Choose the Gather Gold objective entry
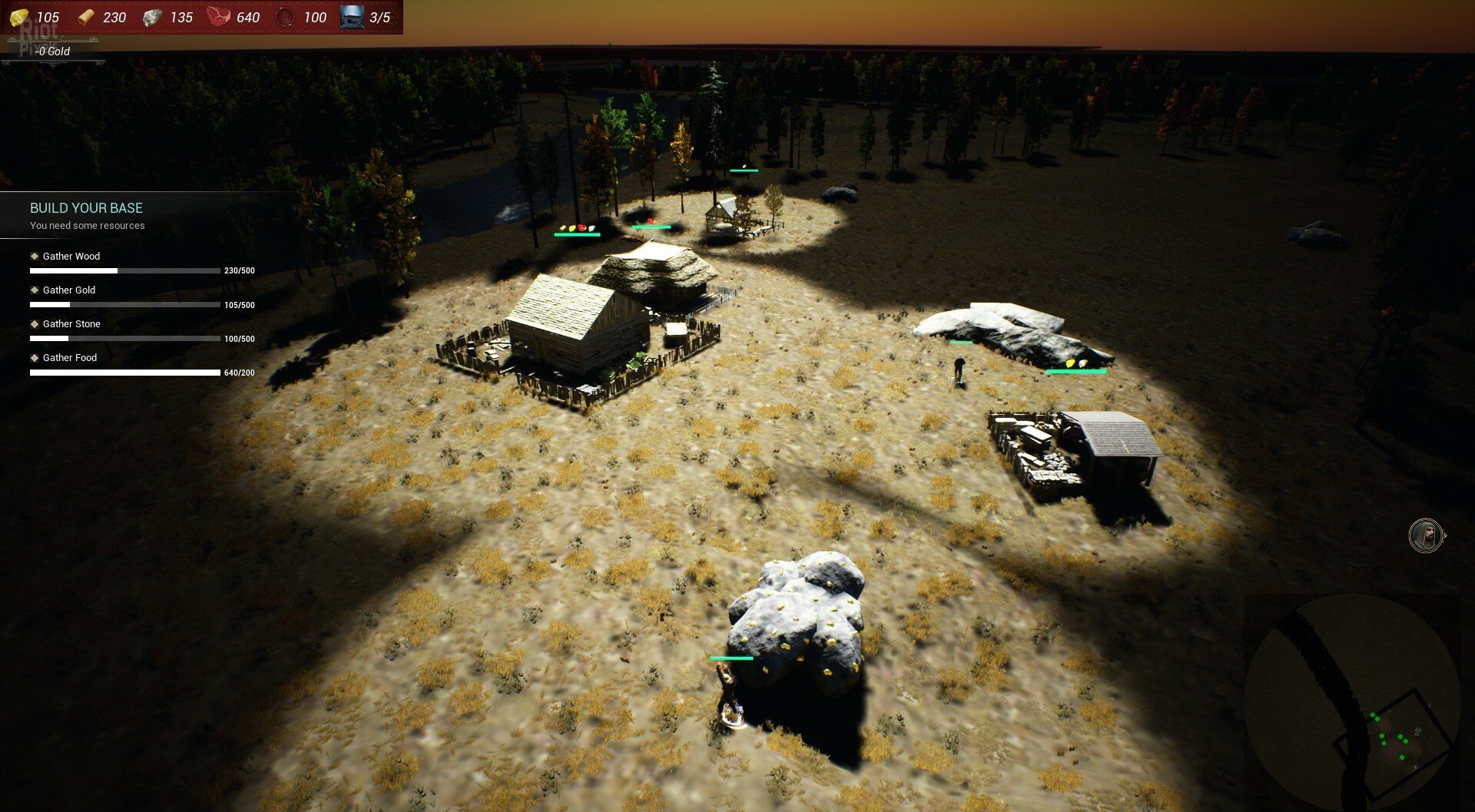 click(x=68, y=290)
